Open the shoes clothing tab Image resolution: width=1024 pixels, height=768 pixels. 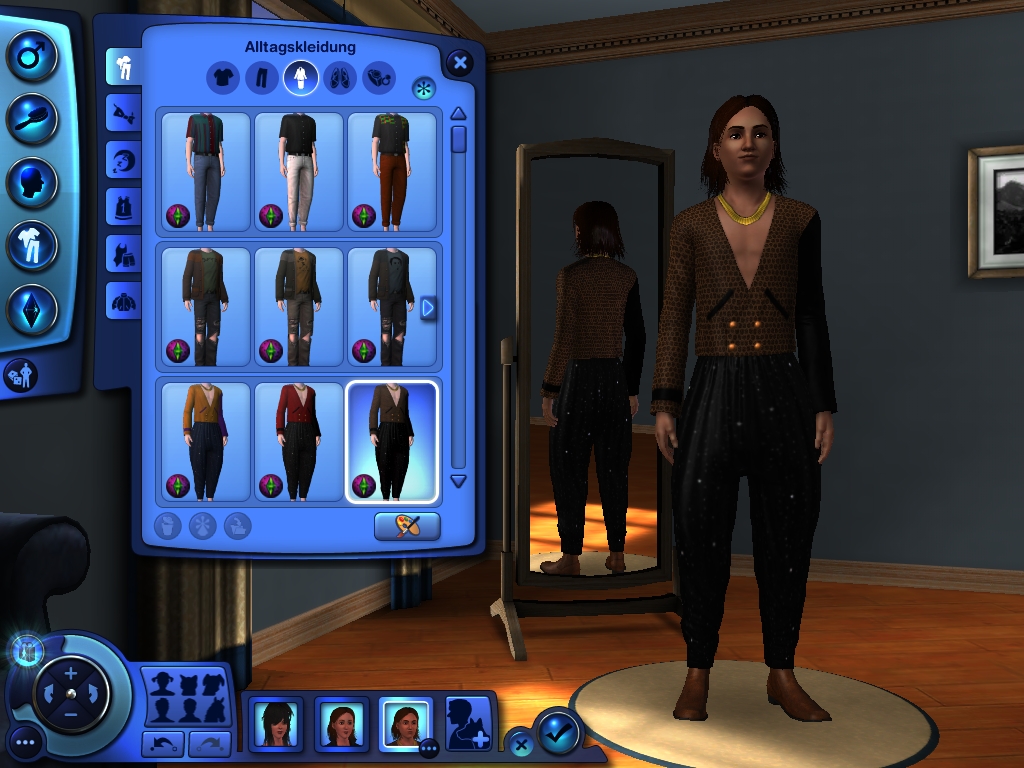[339, 77]
